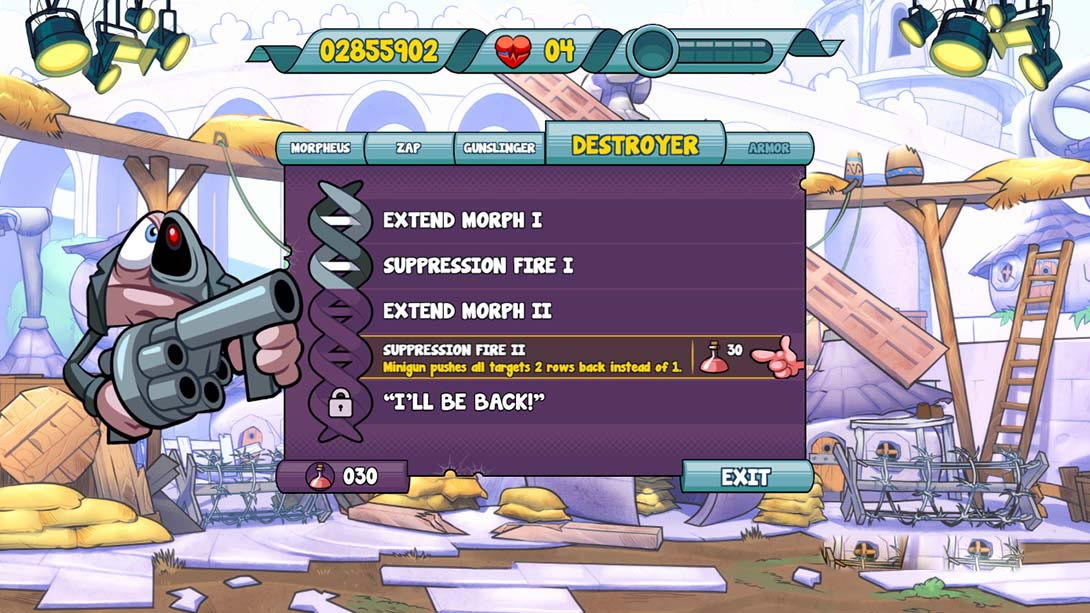This screenshot has width=1090, height=613.
Task: Select the Extend Morph I upgrade
Action: point(462,220)
